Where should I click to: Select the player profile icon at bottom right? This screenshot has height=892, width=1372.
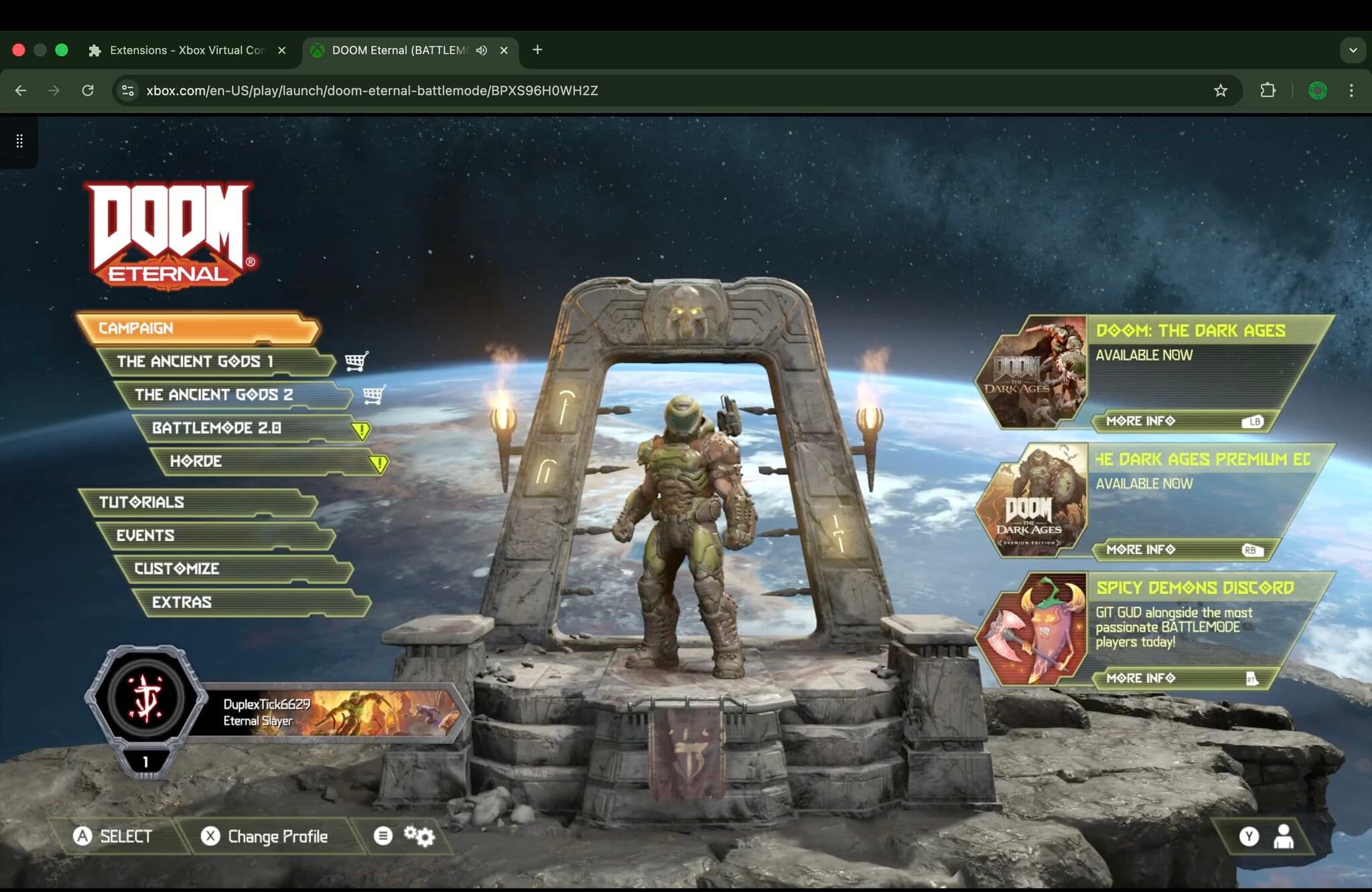pyautogui.click(x=1284, y=835)
